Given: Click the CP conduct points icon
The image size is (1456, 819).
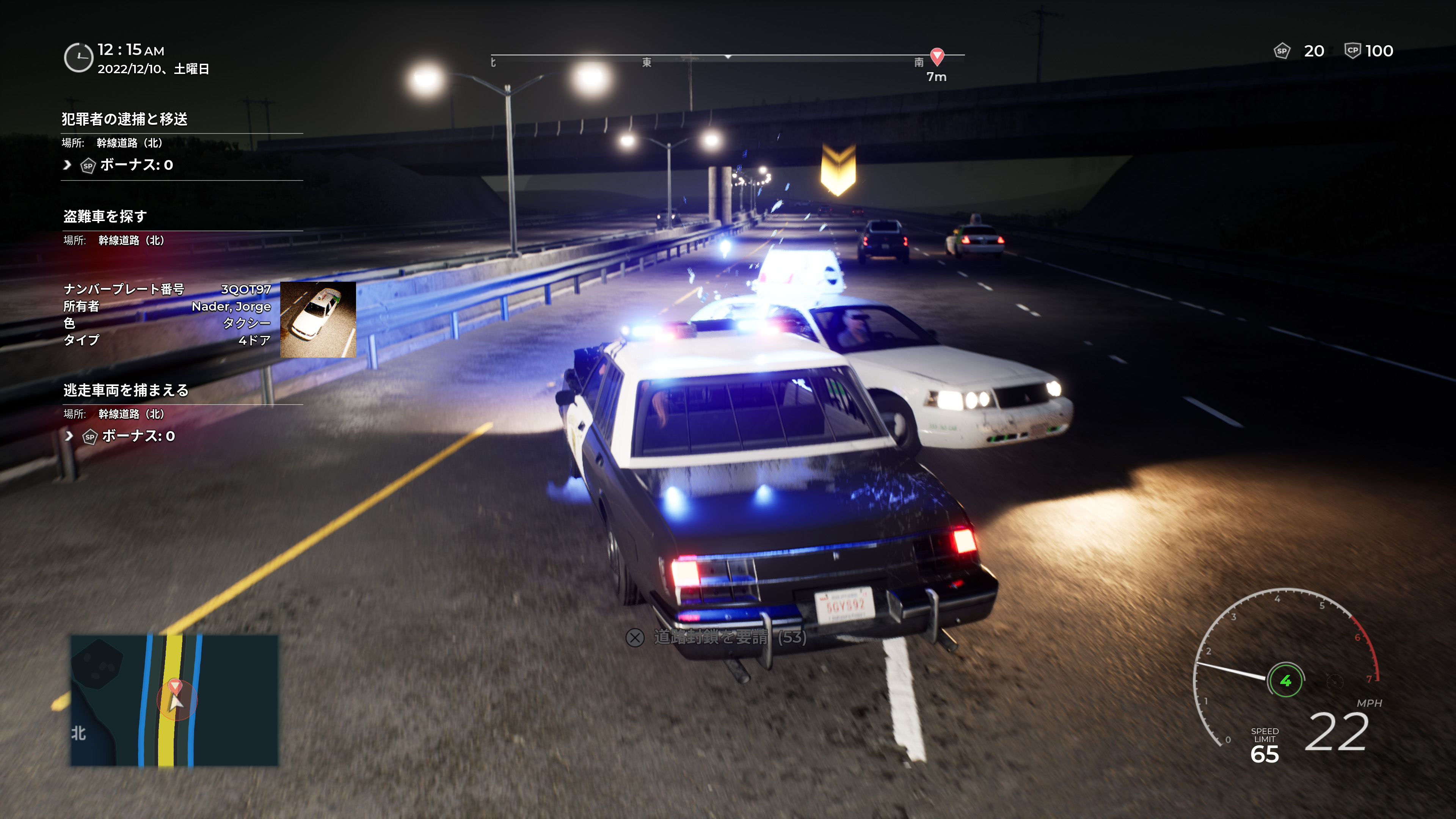Looking at the screenshot, I should pyautogui.click(x=1352, y=50).
